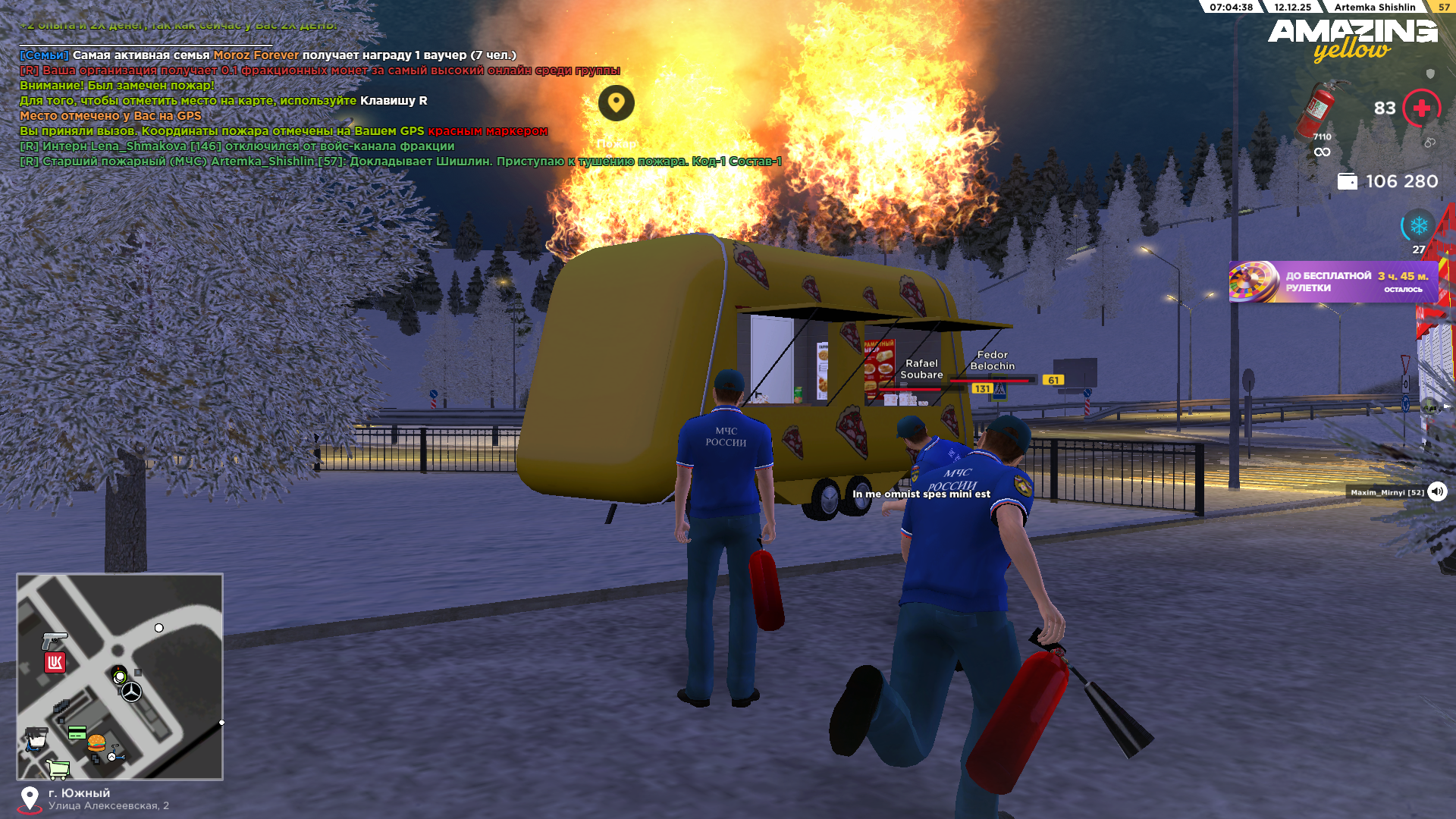Click the red health cross icon

[1421, 108]
